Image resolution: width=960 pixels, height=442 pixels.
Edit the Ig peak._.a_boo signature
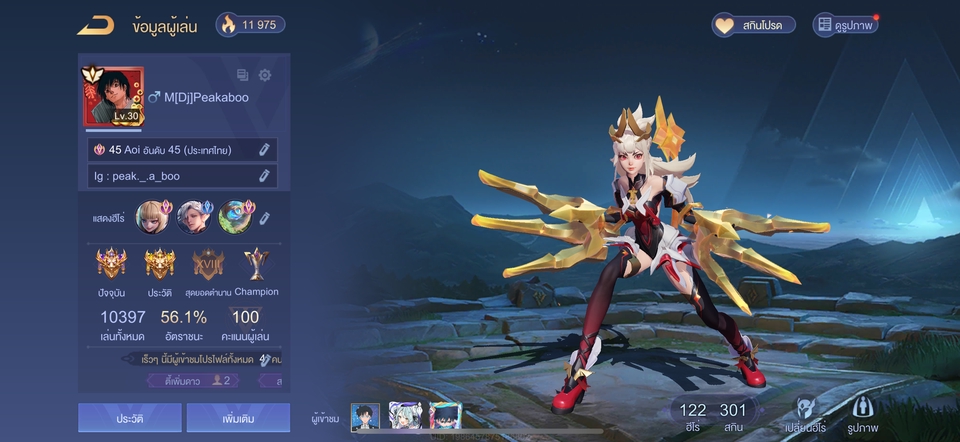coord(264,176)
